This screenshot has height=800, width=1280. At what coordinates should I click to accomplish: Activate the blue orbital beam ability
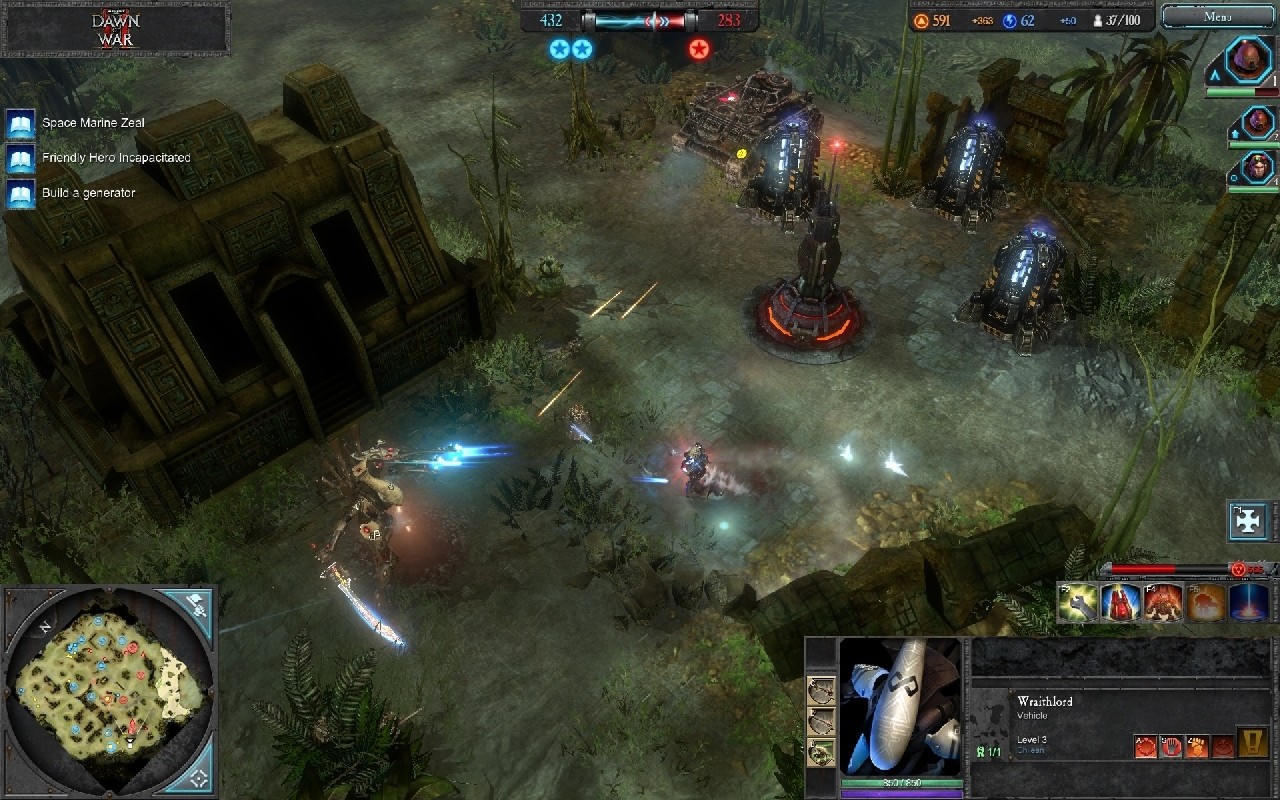(x=1250, y=603)
